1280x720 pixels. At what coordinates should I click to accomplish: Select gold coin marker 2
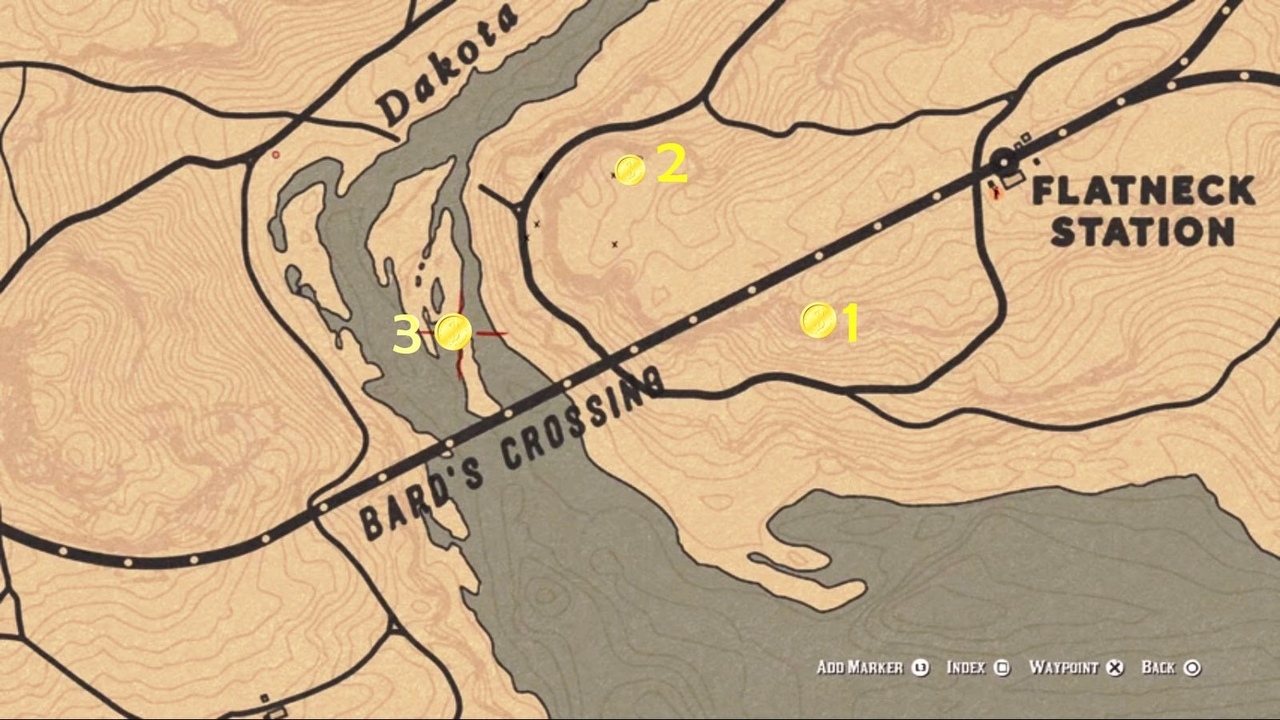[629, 170]
